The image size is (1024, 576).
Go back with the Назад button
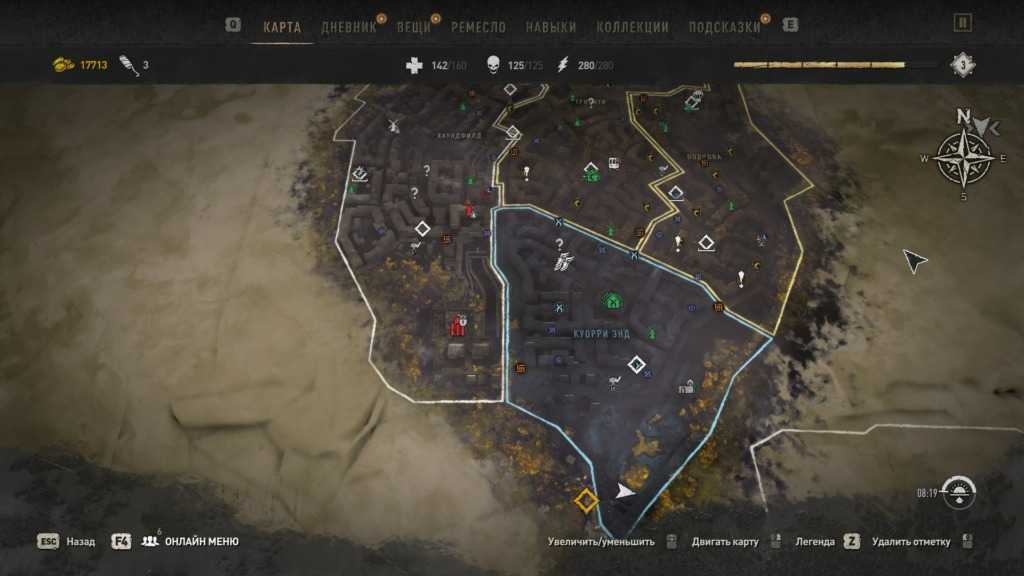80,542
